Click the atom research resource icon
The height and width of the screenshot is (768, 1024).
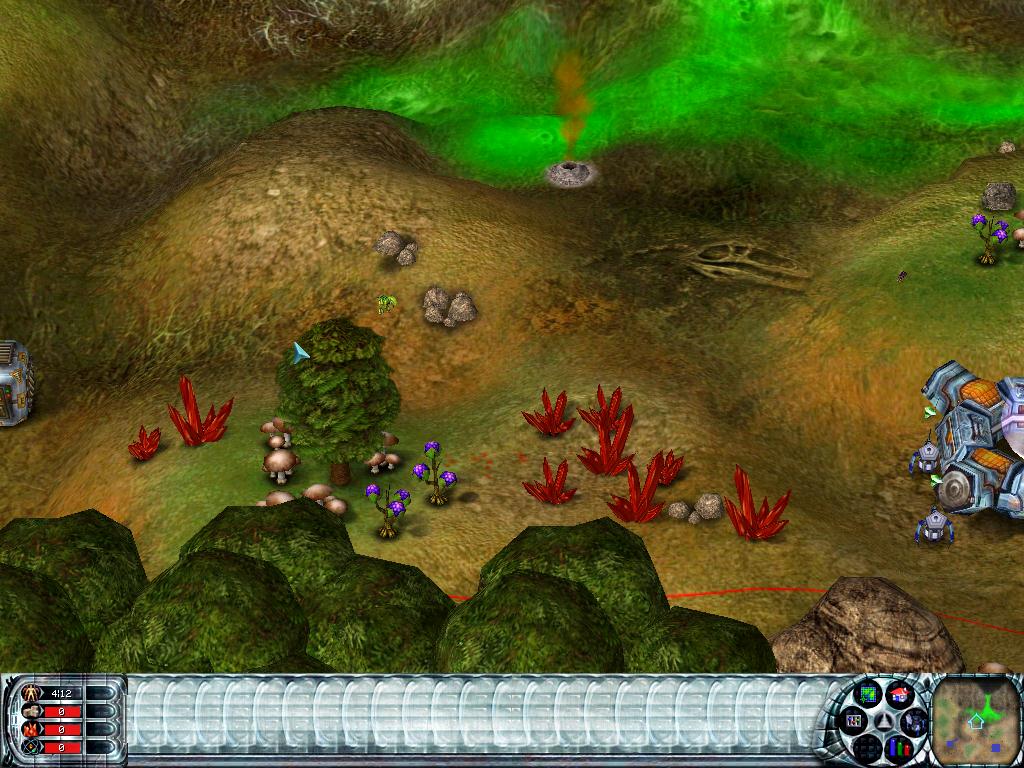pos(29,746)
